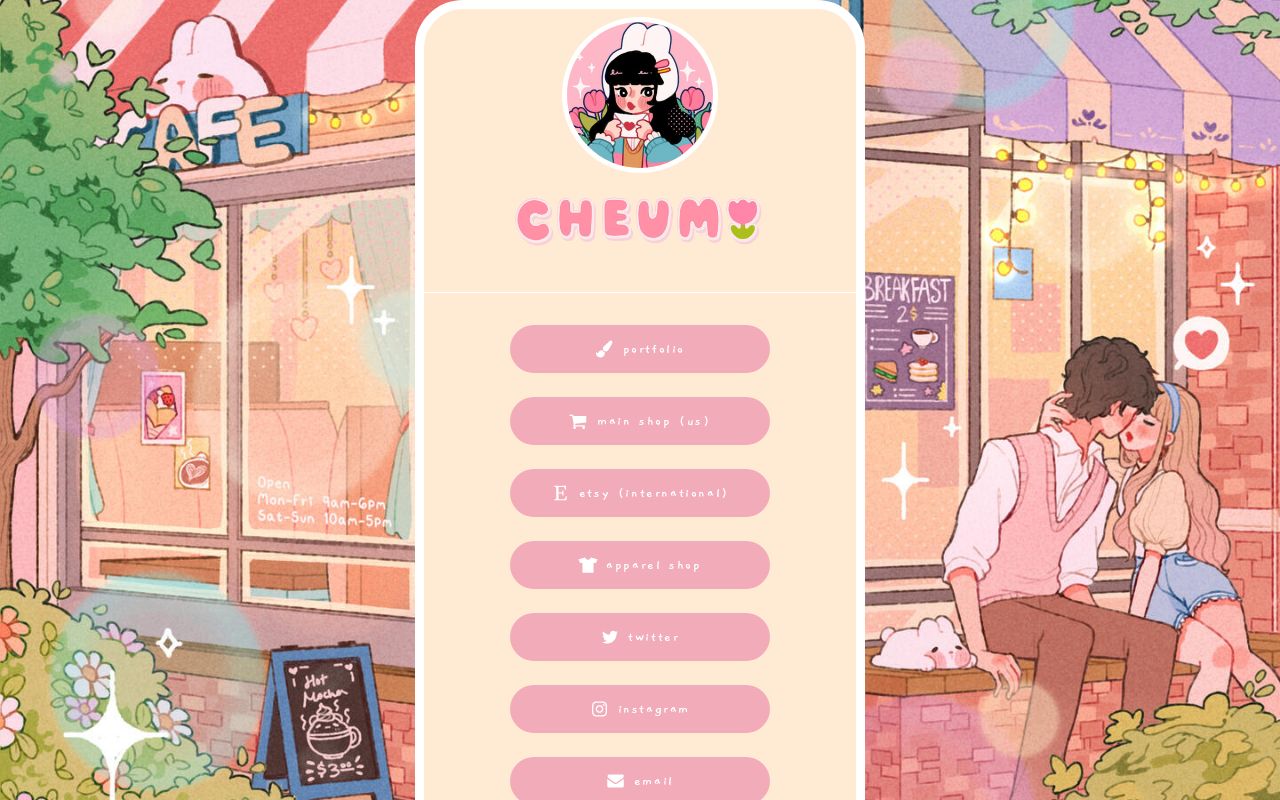This screenshot has height=800, width=1280.
Task: Click the circular profile avatar picture
Action: pyautogui.click(x=640, y=93)
